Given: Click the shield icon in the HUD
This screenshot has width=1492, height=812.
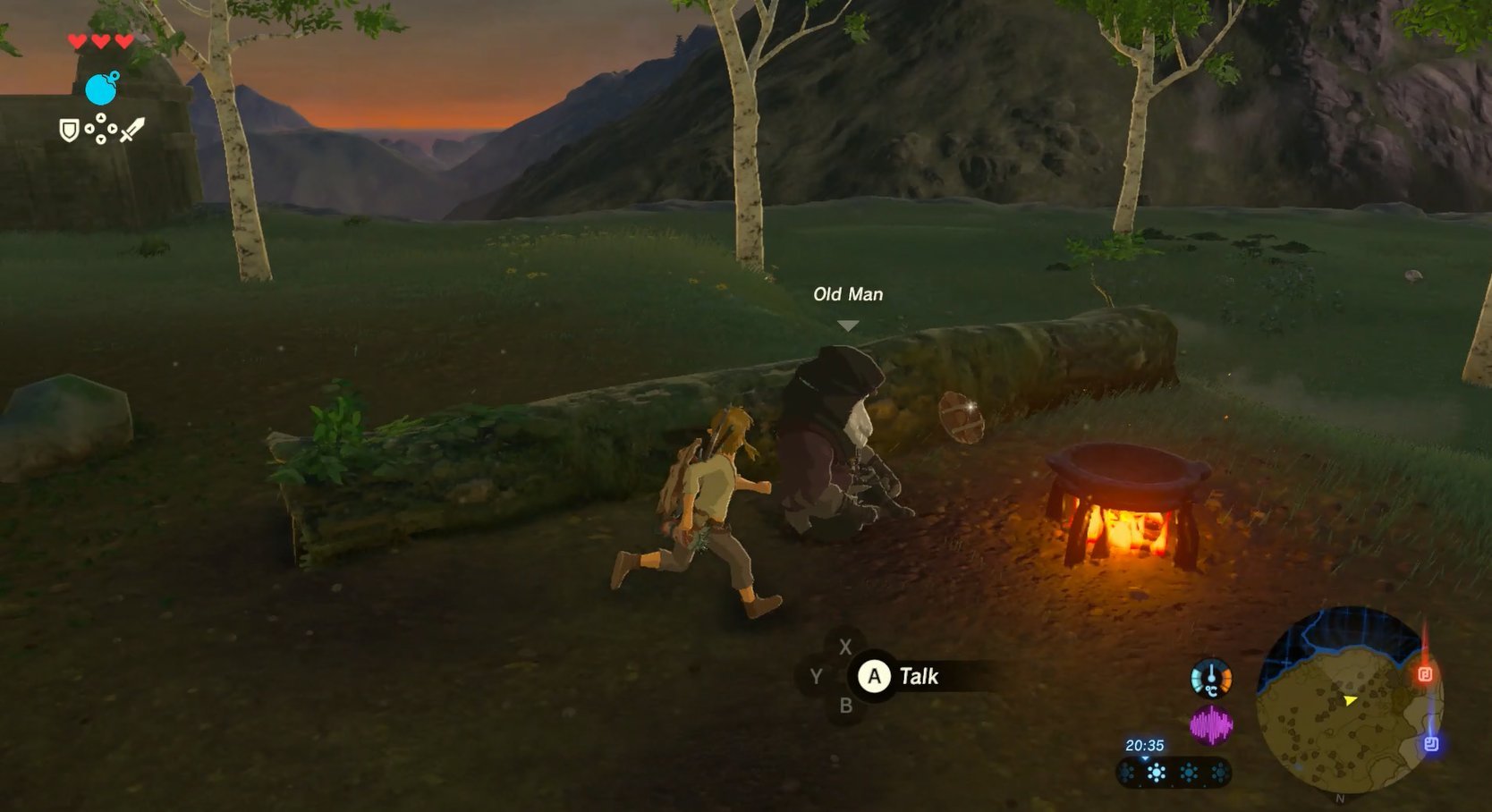Looking at the screenshot, I should (69, 131).
